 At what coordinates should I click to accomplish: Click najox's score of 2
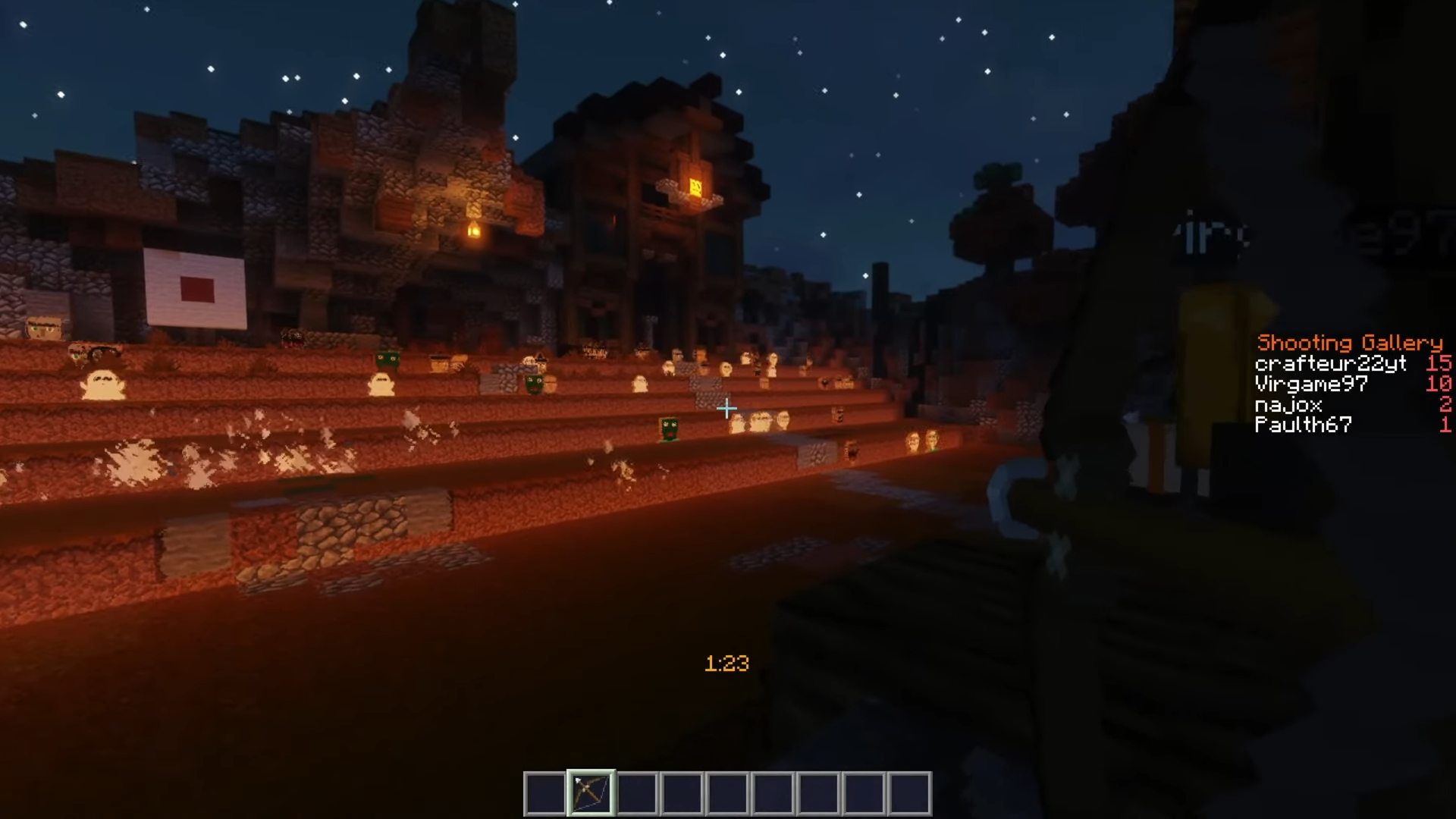pyautogui.click(x=1445, y=404)
